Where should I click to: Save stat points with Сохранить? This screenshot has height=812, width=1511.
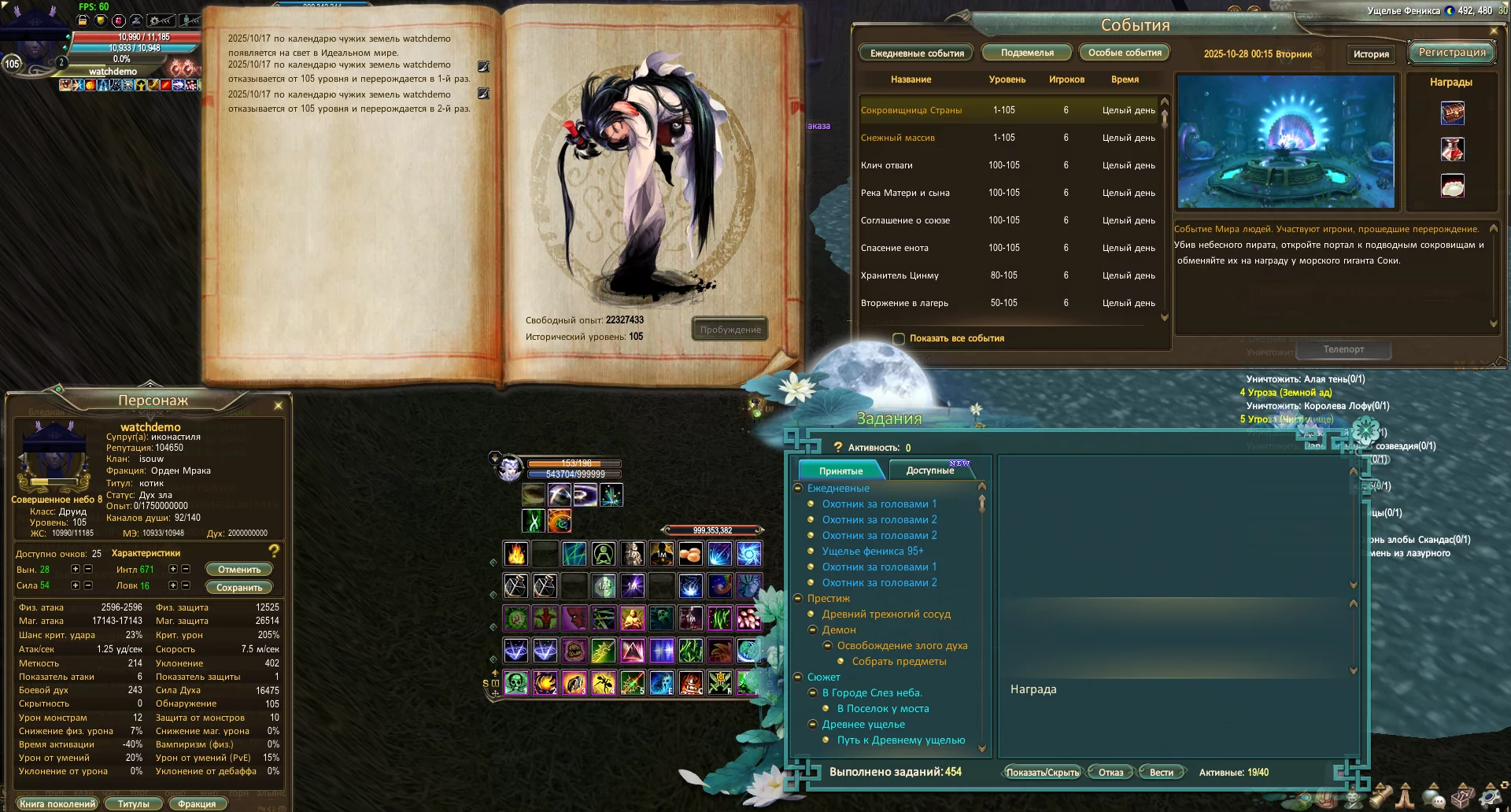pos(239,588)
